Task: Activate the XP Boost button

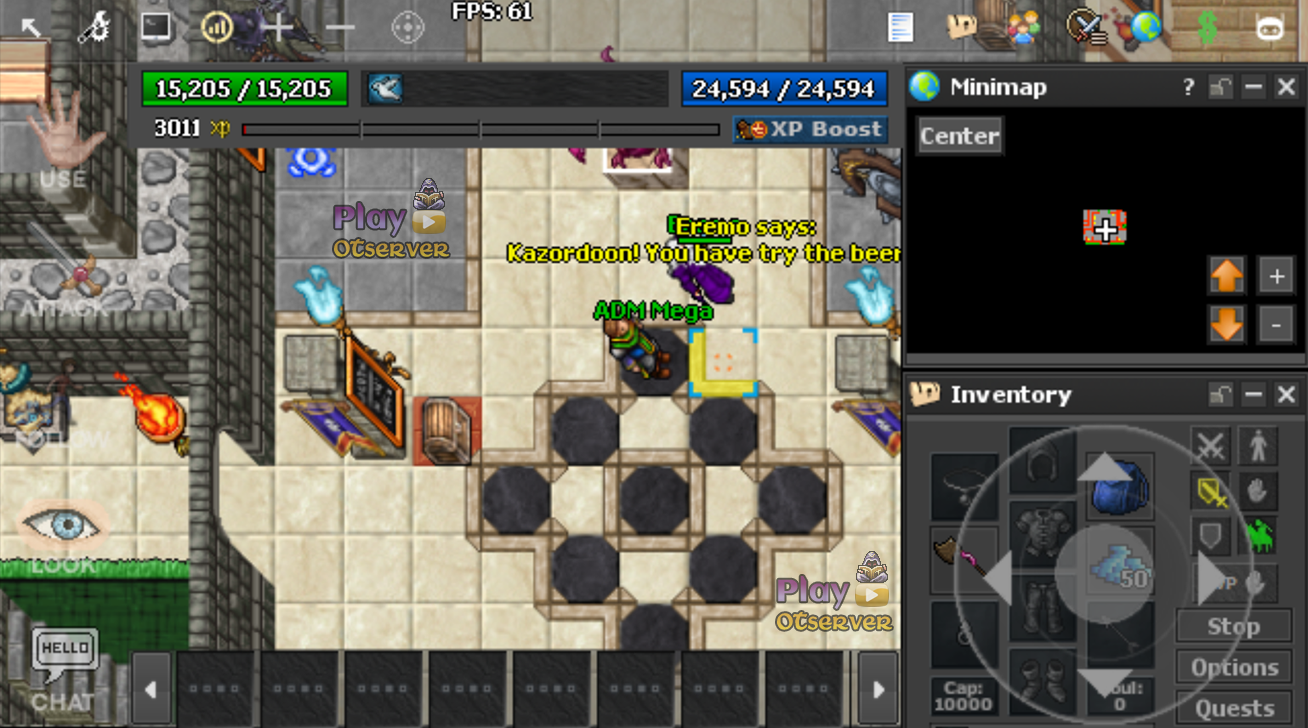Action: click(x=810, y=130)
